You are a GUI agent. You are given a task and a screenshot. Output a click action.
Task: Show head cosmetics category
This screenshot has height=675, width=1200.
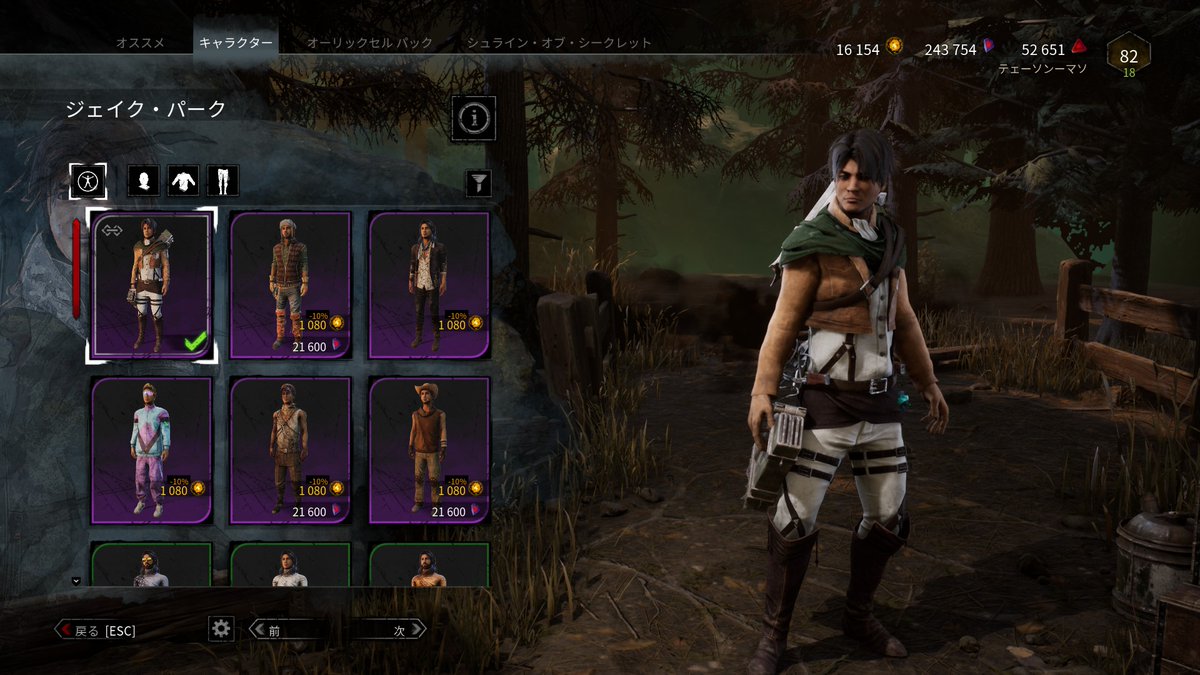144,181
